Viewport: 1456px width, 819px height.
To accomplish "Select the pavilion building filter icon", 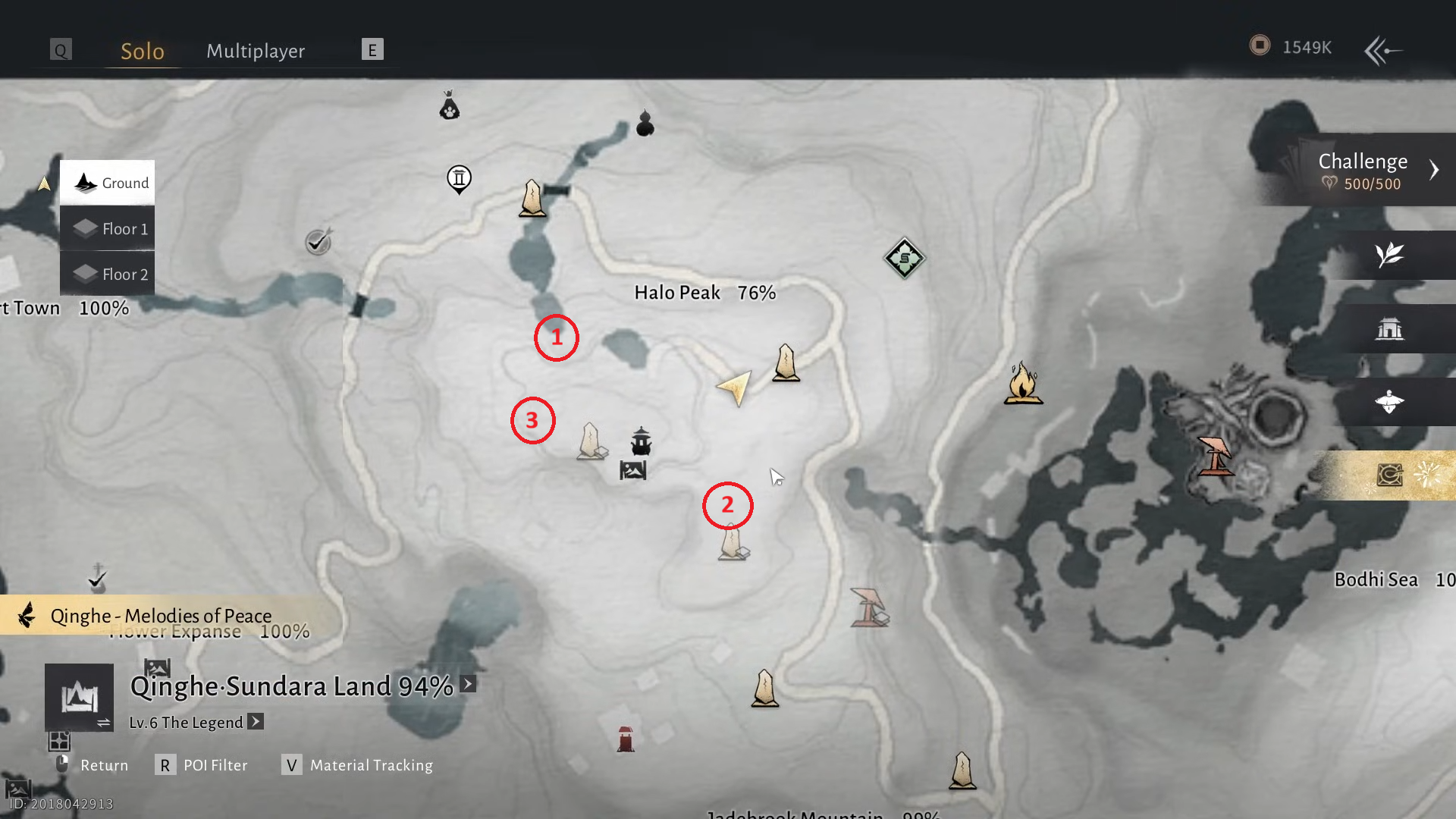I will pos(1389,328).
